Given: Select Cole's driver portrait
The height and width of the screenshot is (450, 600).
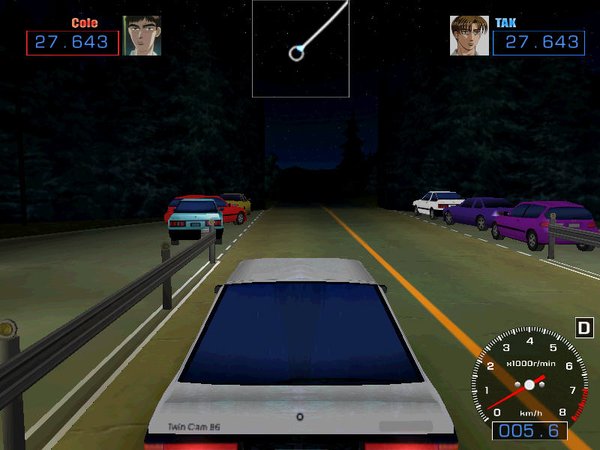Looking at the screenshot, I should pos(141,35).
